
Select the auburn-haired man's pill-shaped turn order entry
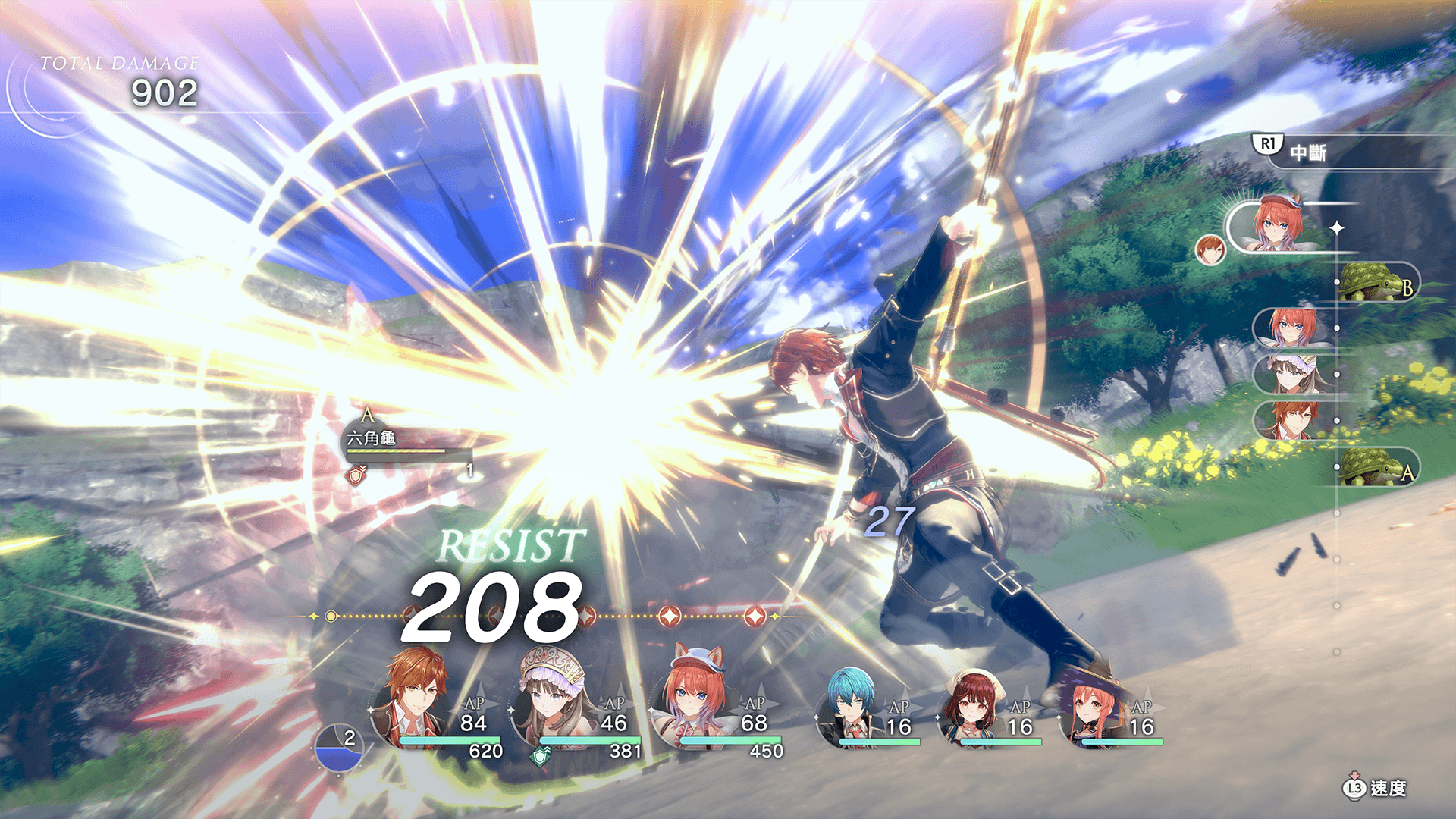click(x=1293, y=421)
